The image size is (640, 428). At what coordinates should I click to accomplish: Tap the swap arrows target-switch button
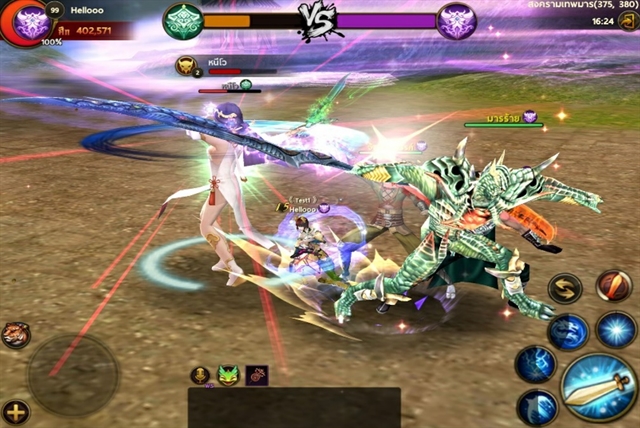[x=565, y=288]
